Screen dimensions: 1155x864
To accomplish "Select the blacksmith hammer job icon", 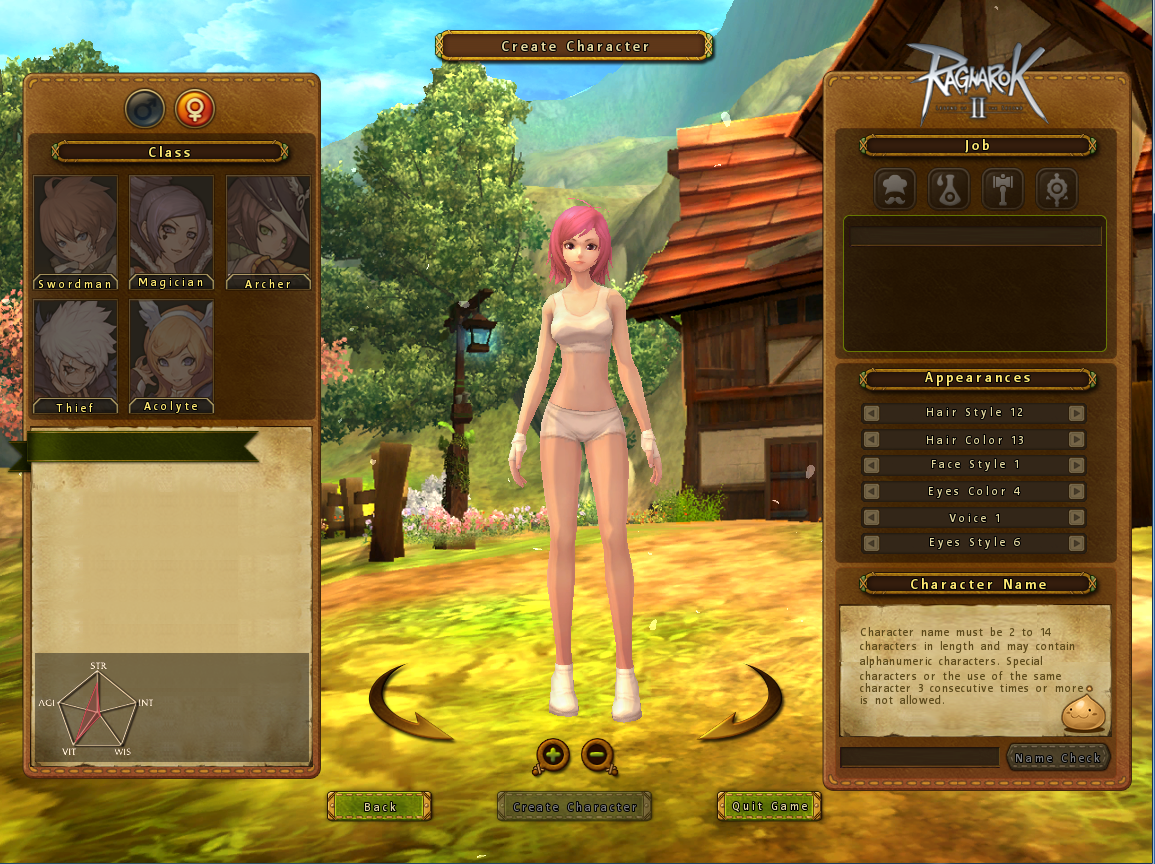I will pyautogui.click(x=1002, y=188).
